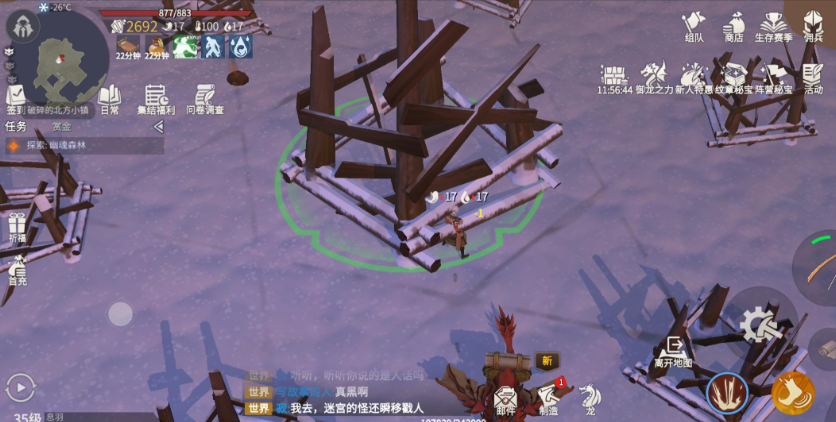Activate the blue-ringed attack skill button
Screen dimensions: 836x422
coord(727,393)
